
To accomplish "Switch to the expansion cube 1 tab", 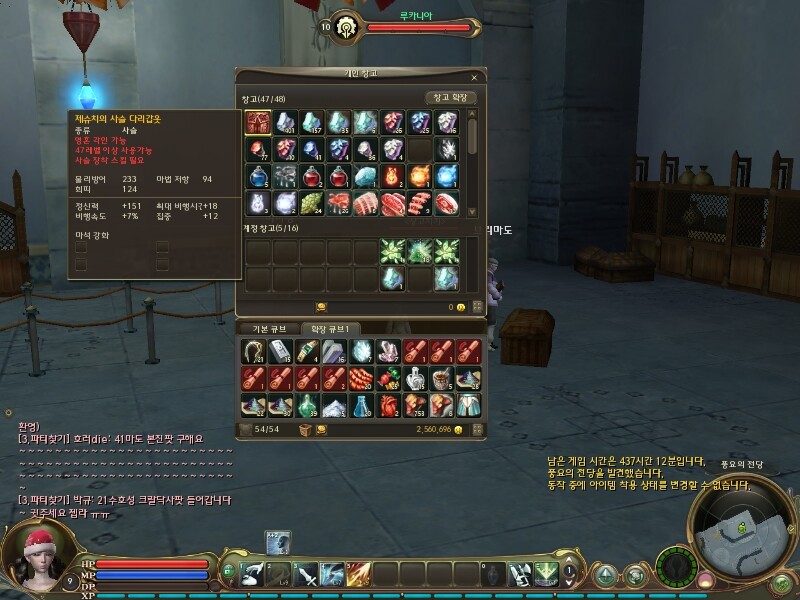I will click(330, 328).
